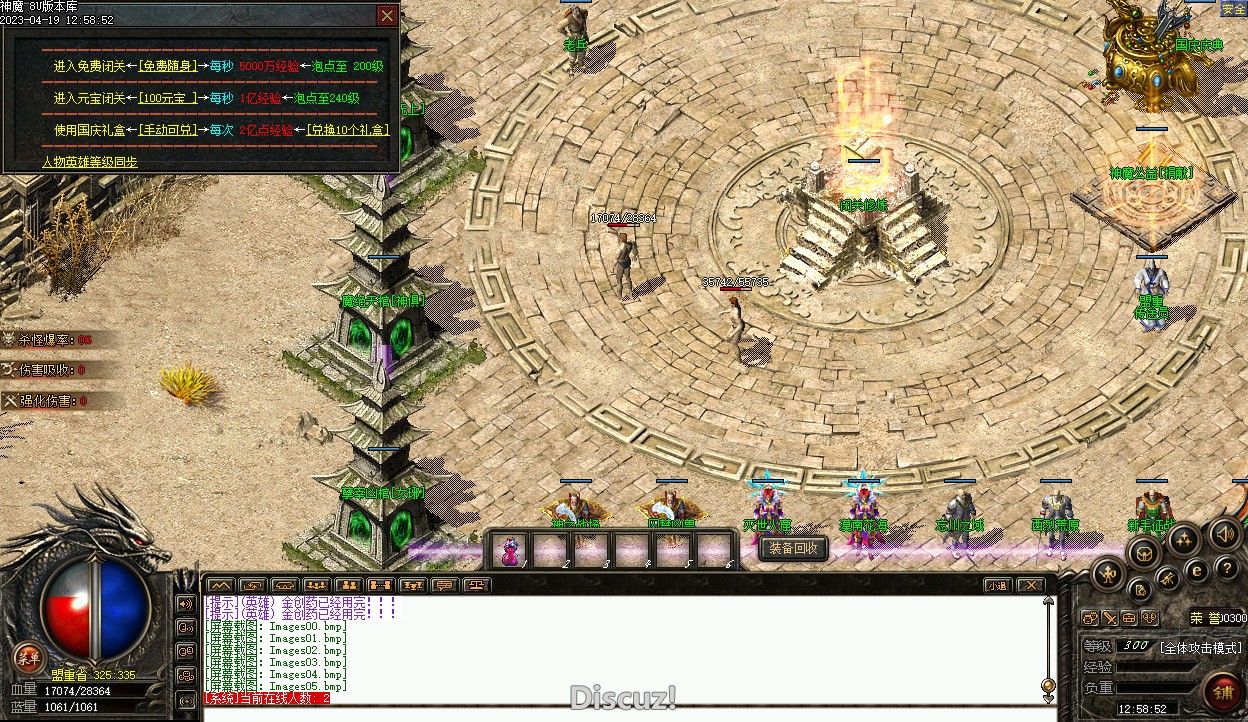Choose the 免费随身 free retreat link
Viewport: 1248px width, 722px height.
tap(167, 66)
